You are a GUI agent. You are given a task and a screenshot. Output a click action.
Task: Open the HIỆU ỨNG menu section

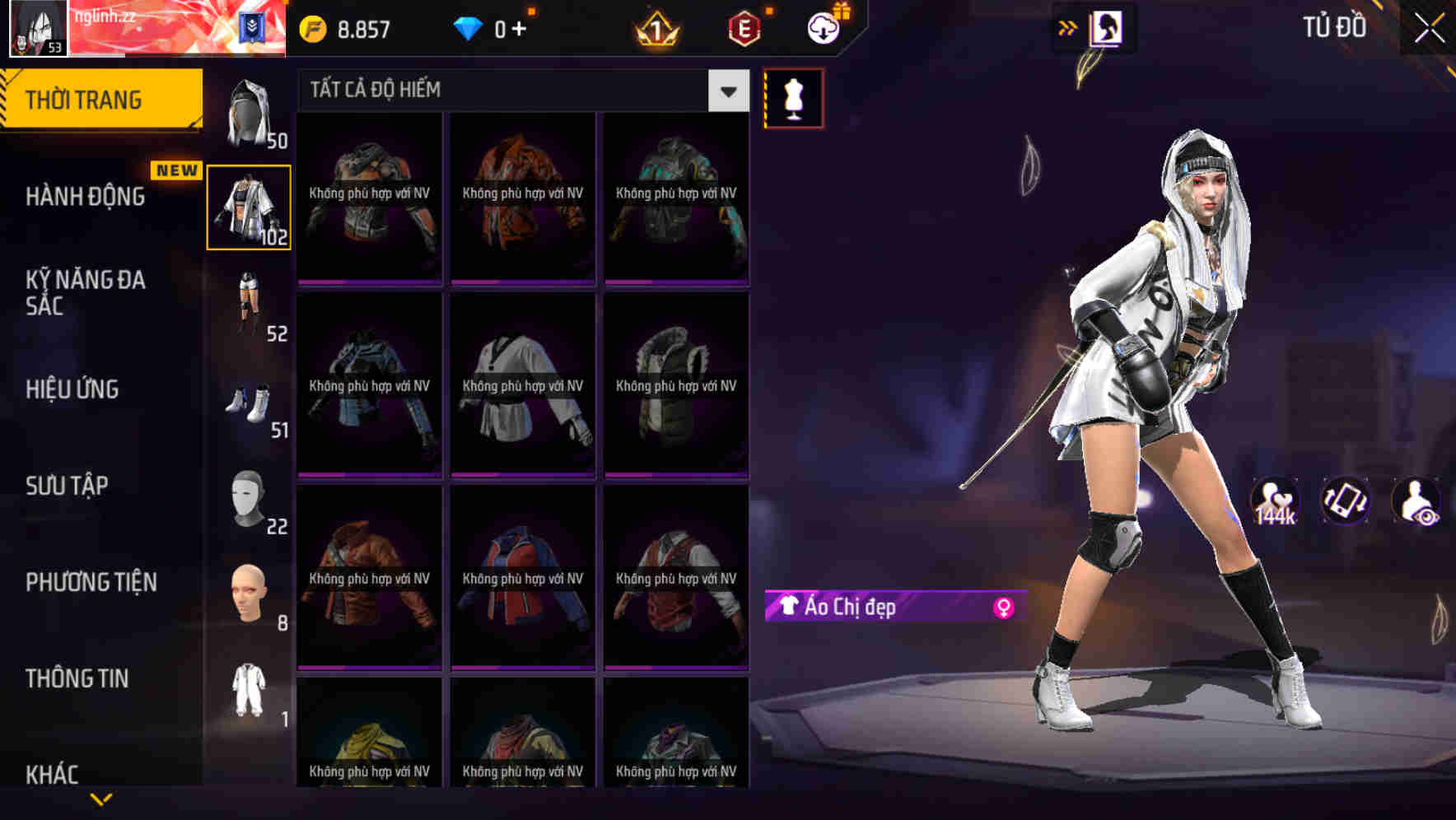72,389
